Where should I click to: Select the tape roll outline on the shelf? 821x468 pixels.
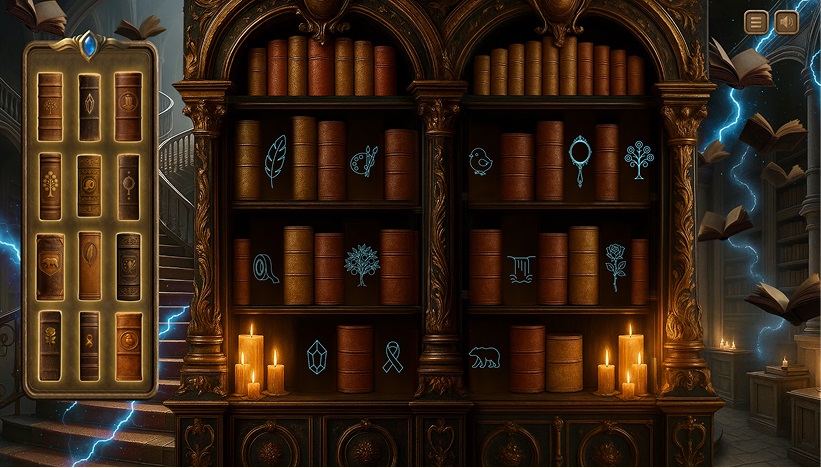[265, 267]
